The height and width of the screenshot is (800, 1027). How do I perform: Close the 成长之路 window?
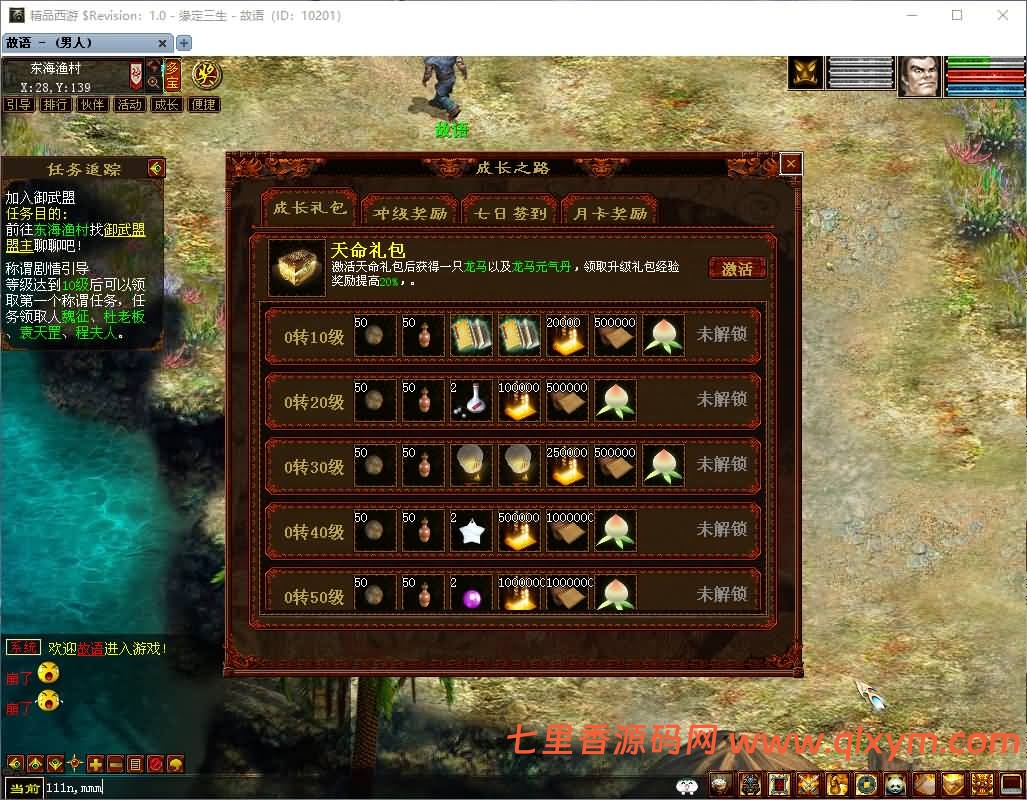click(791, 164)
